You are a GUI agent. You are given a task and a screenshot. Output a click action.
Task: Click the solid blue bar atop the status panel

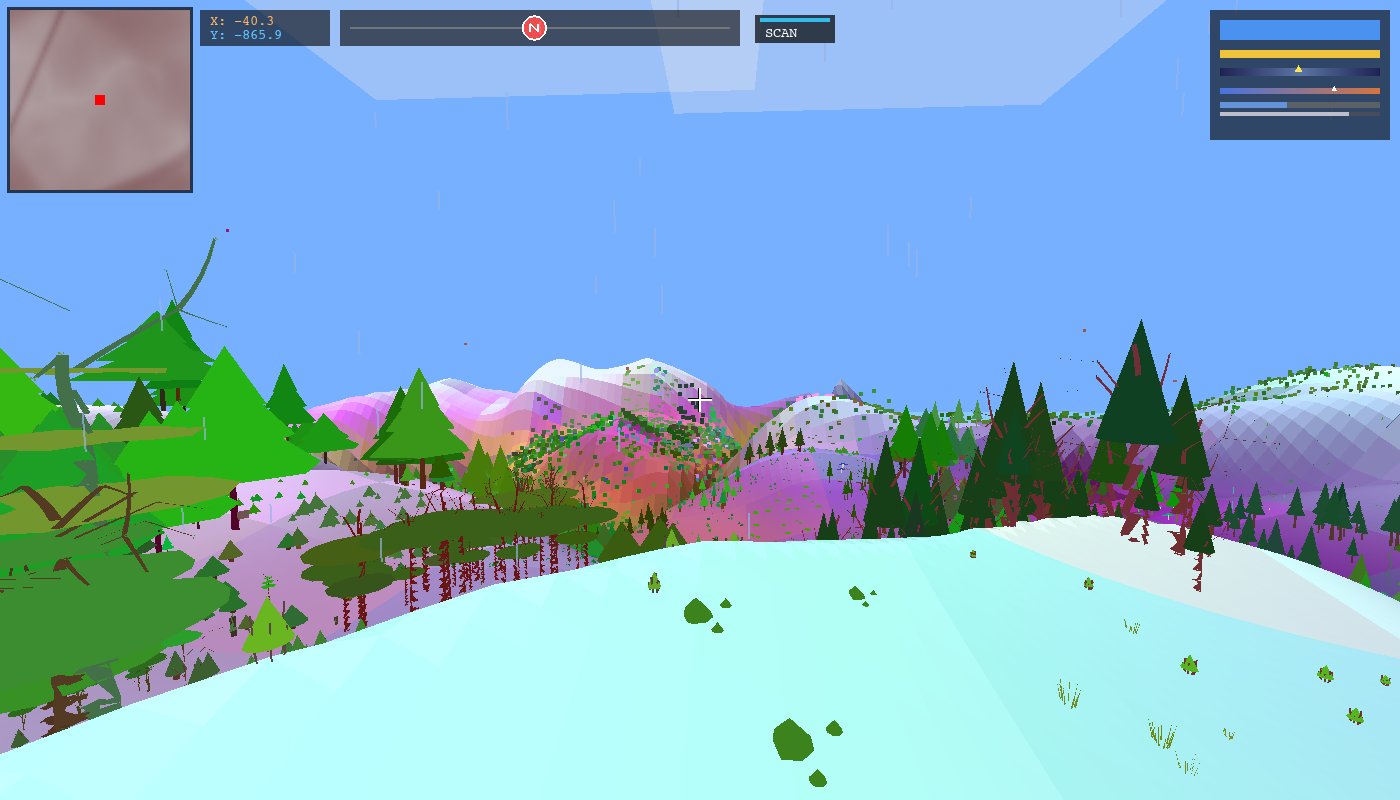click(1300, 30)
